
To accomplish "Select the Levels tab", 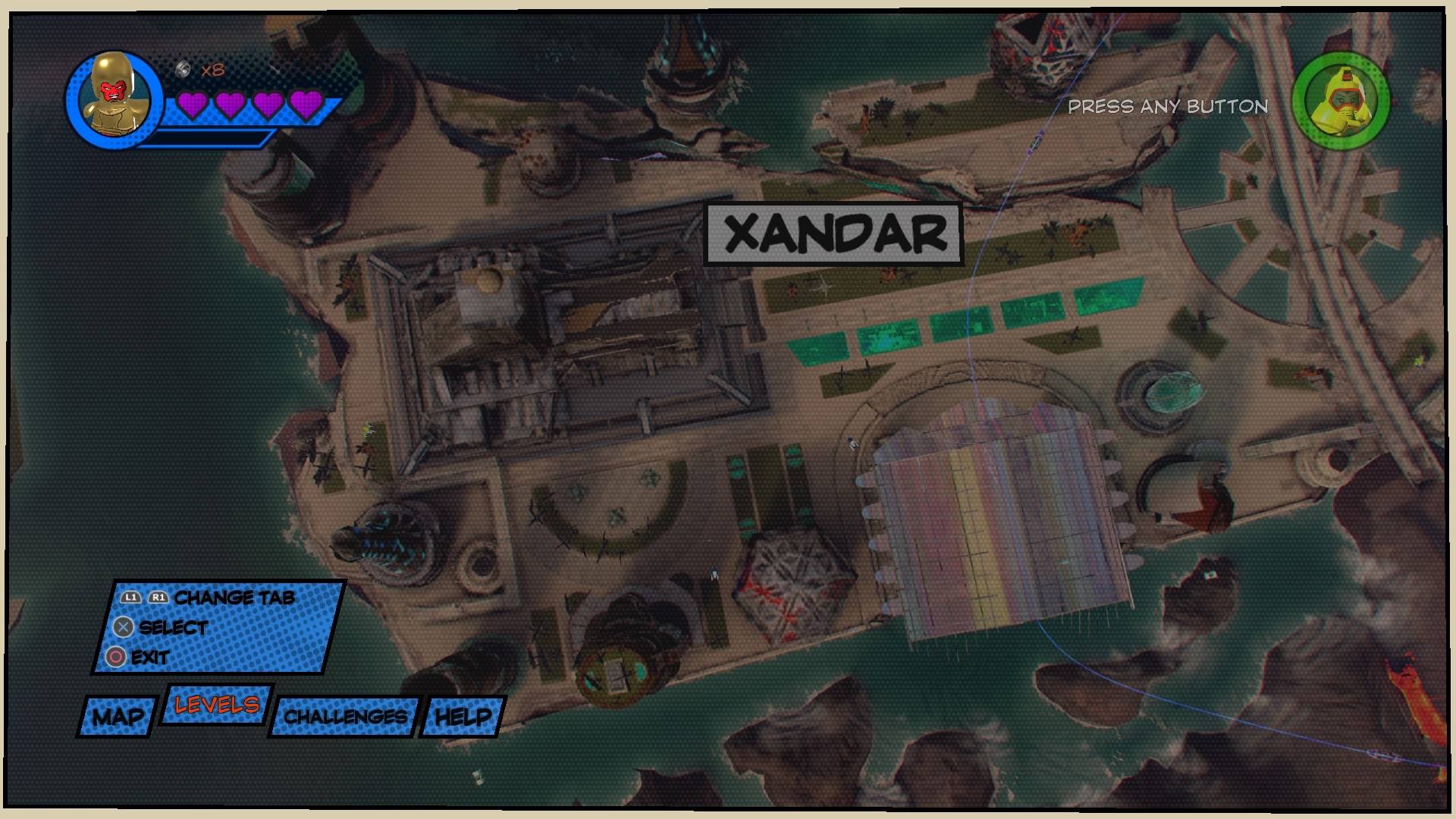I will click(x=216, y=705).
